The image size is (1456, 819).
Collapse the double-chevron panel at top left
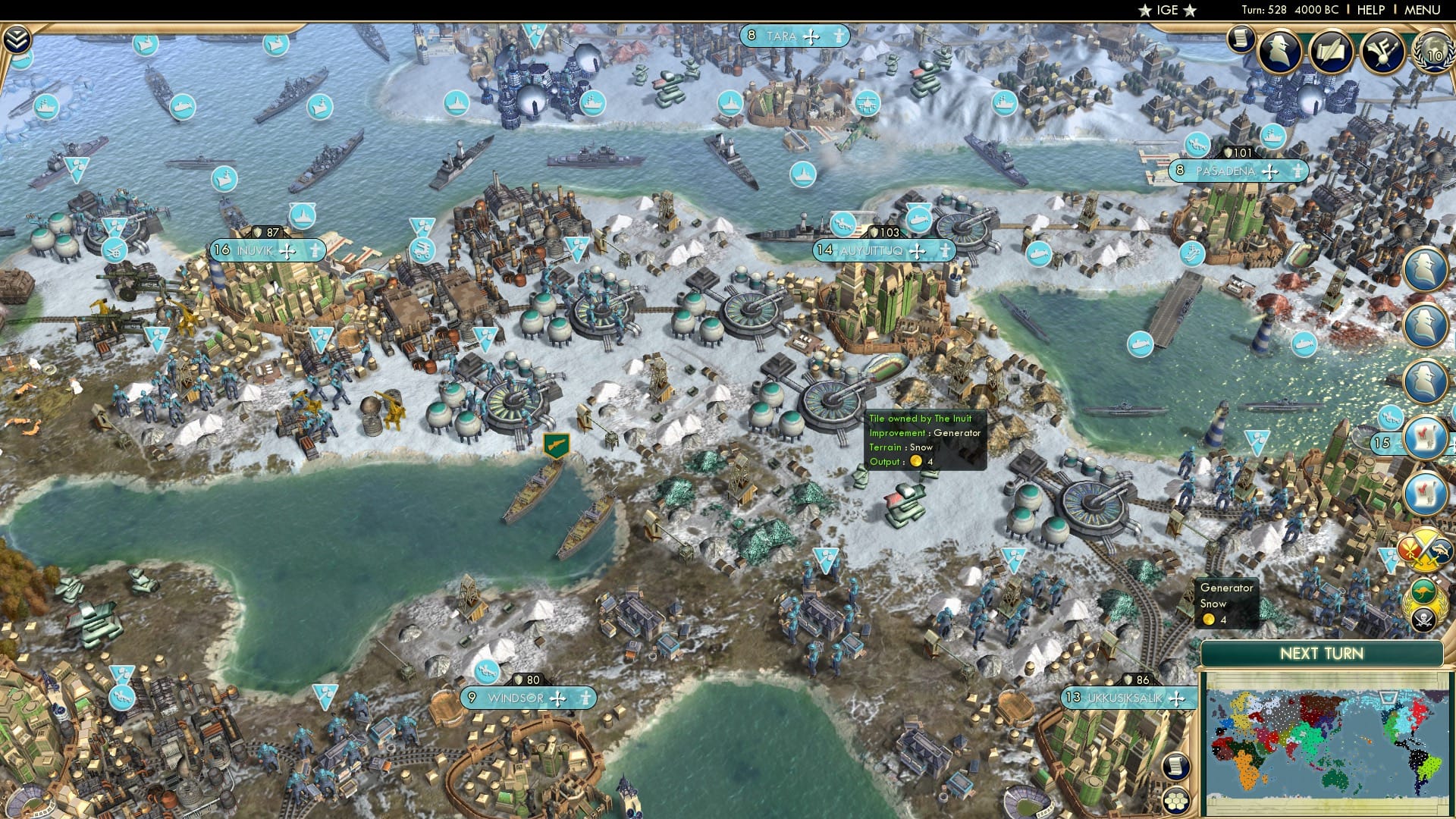click(17, 40)
